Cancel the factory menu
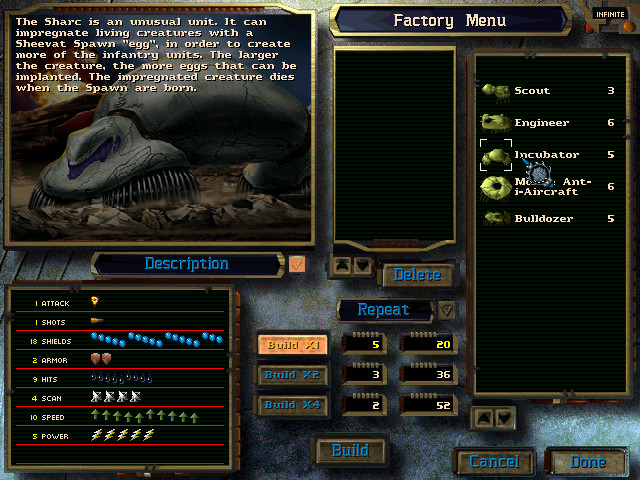Viewport: 640px width, 480px height. (494, 462)
